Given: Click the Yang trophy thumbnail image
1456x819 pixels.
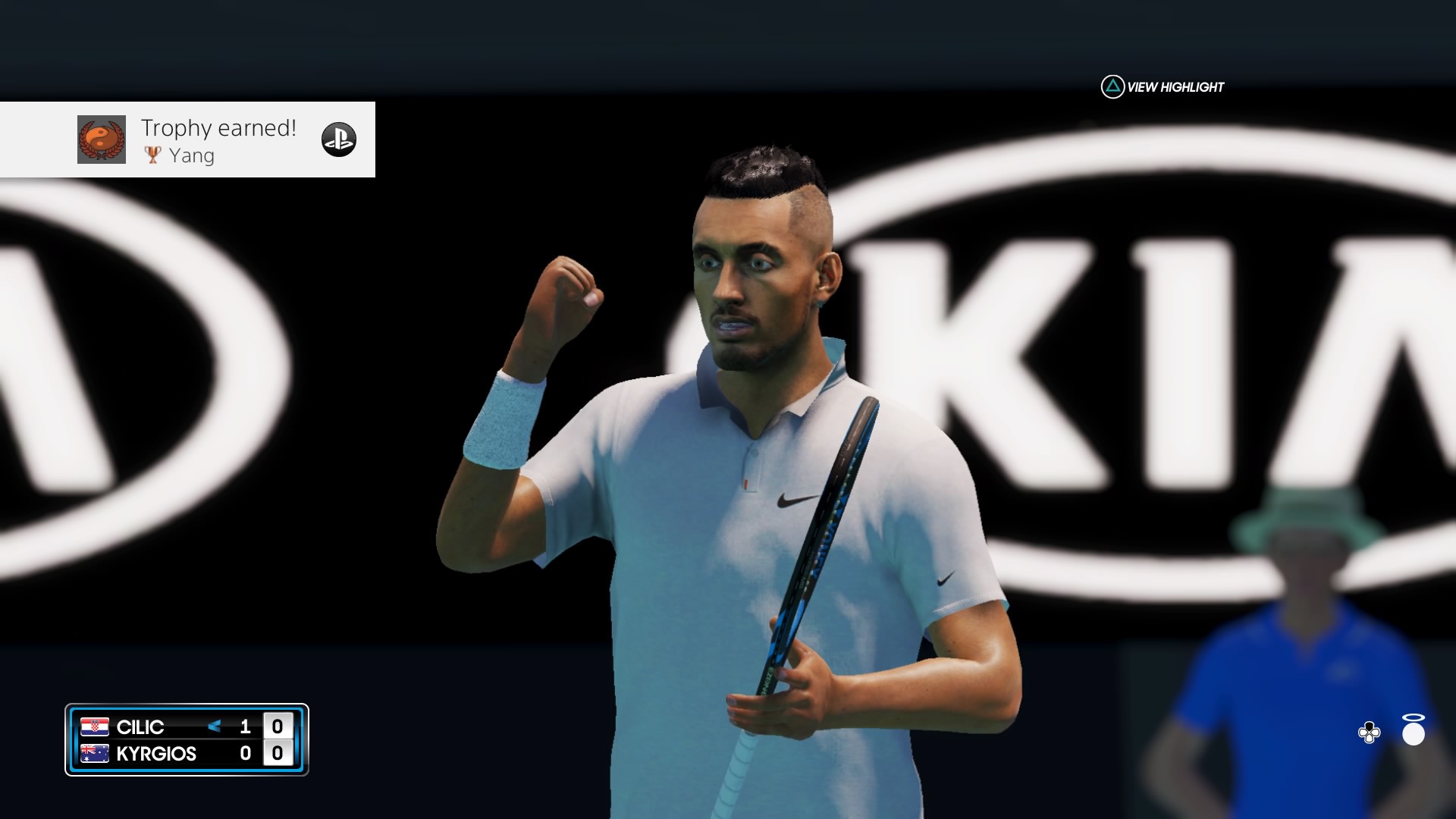Looking at the screenshot, I should 102,140.
